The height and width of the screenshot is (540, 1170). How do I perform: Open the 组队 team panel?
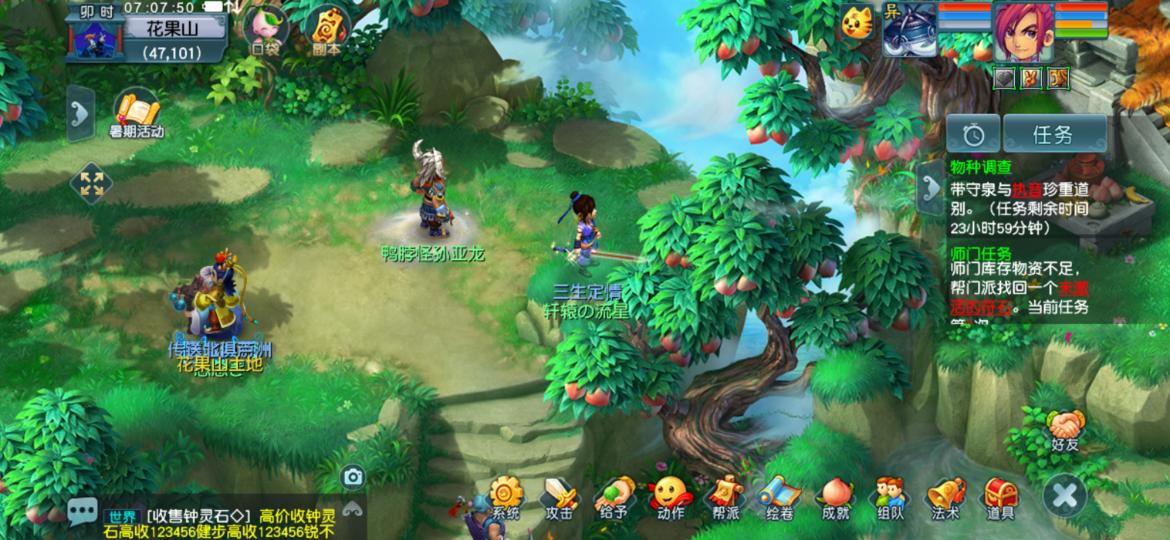889,497
